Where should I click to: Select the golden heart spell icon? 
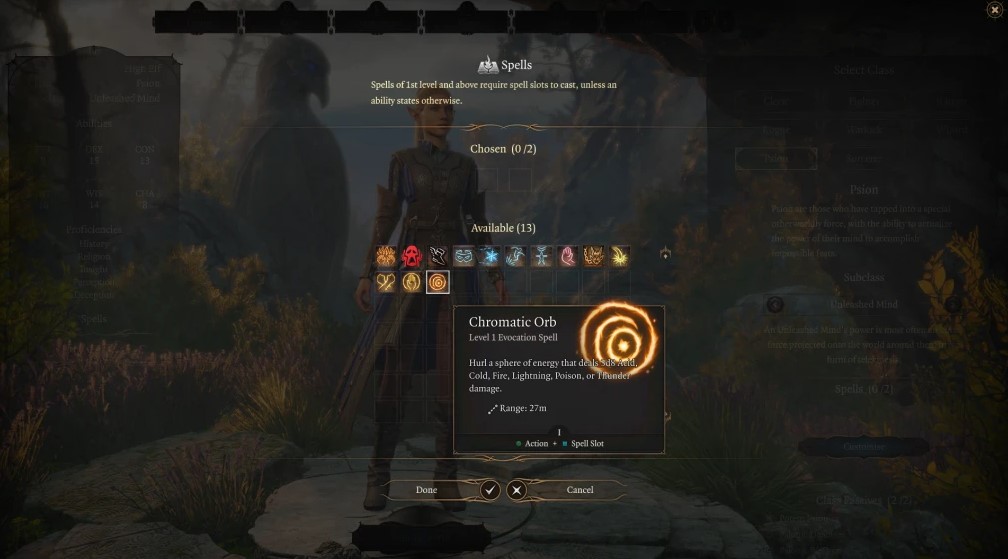(386, 283)
